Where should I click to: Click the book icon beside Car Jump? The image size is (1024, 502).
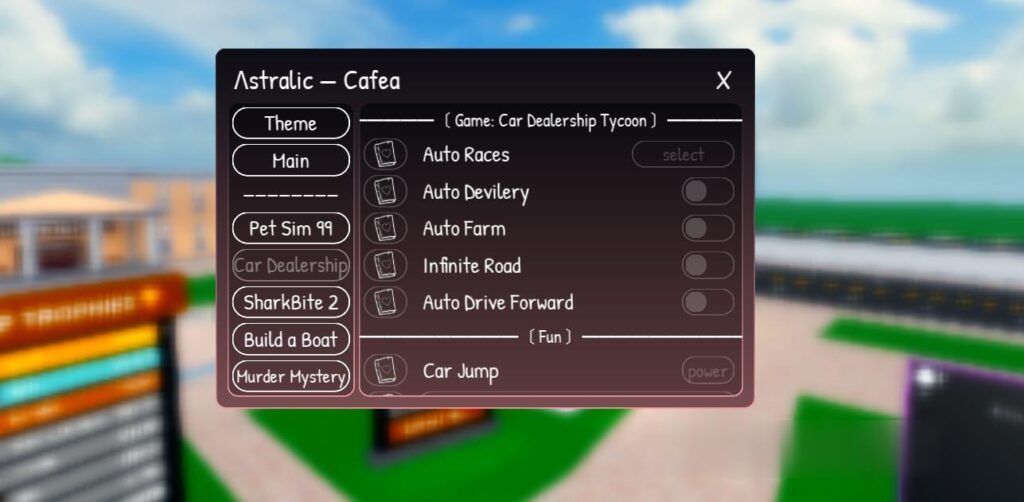coord(385,372)
